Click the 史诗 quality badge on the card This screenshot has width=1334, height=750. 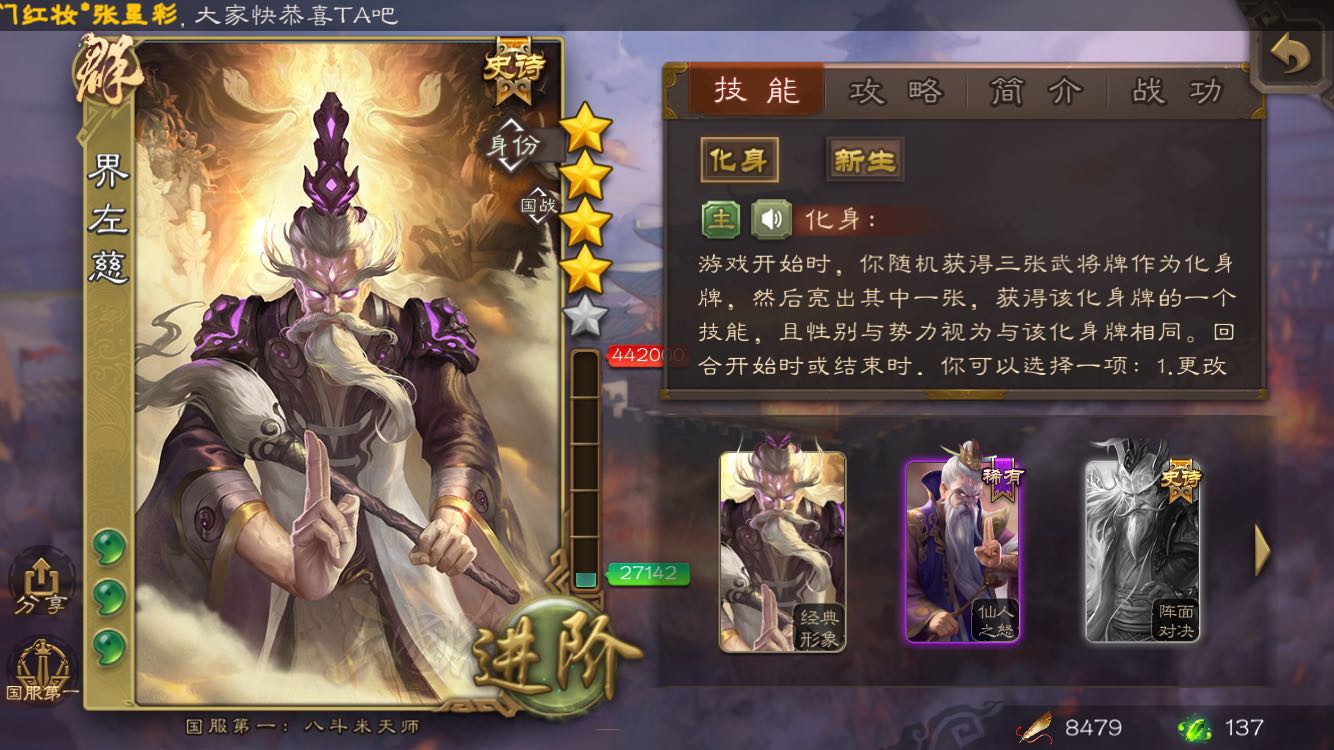click(x=512, y=65)
